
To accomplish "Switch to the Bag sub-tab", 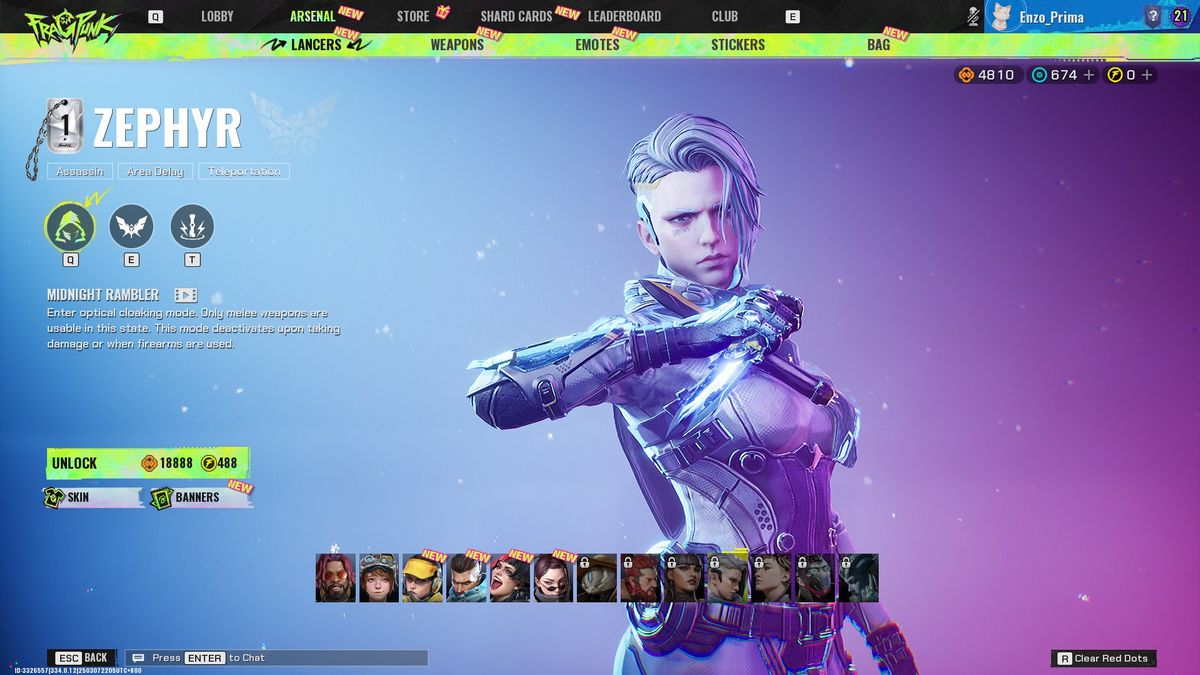I will tap(878, 45).
